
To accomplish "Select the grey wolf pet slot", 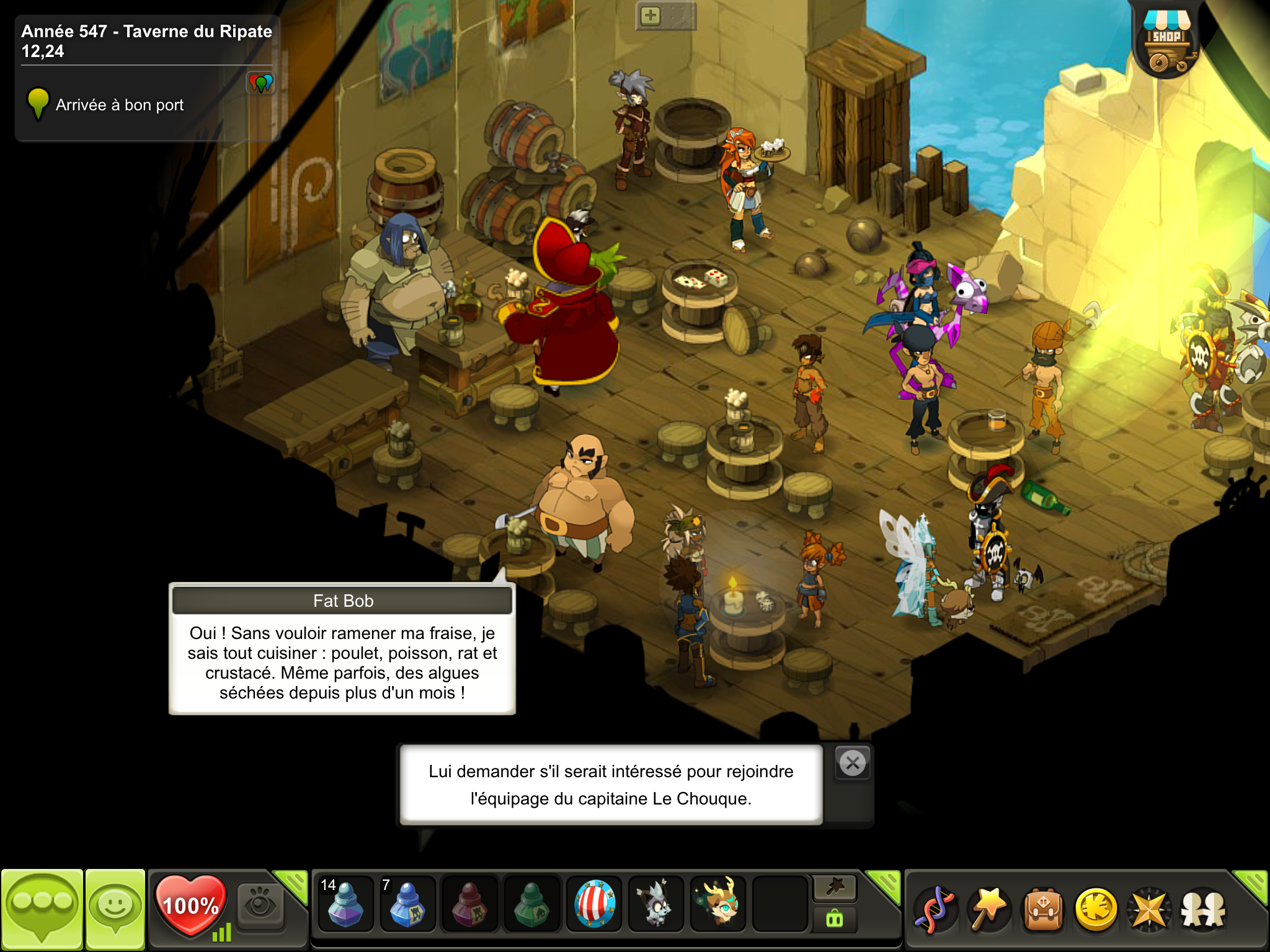I will [x=656, y=904].
